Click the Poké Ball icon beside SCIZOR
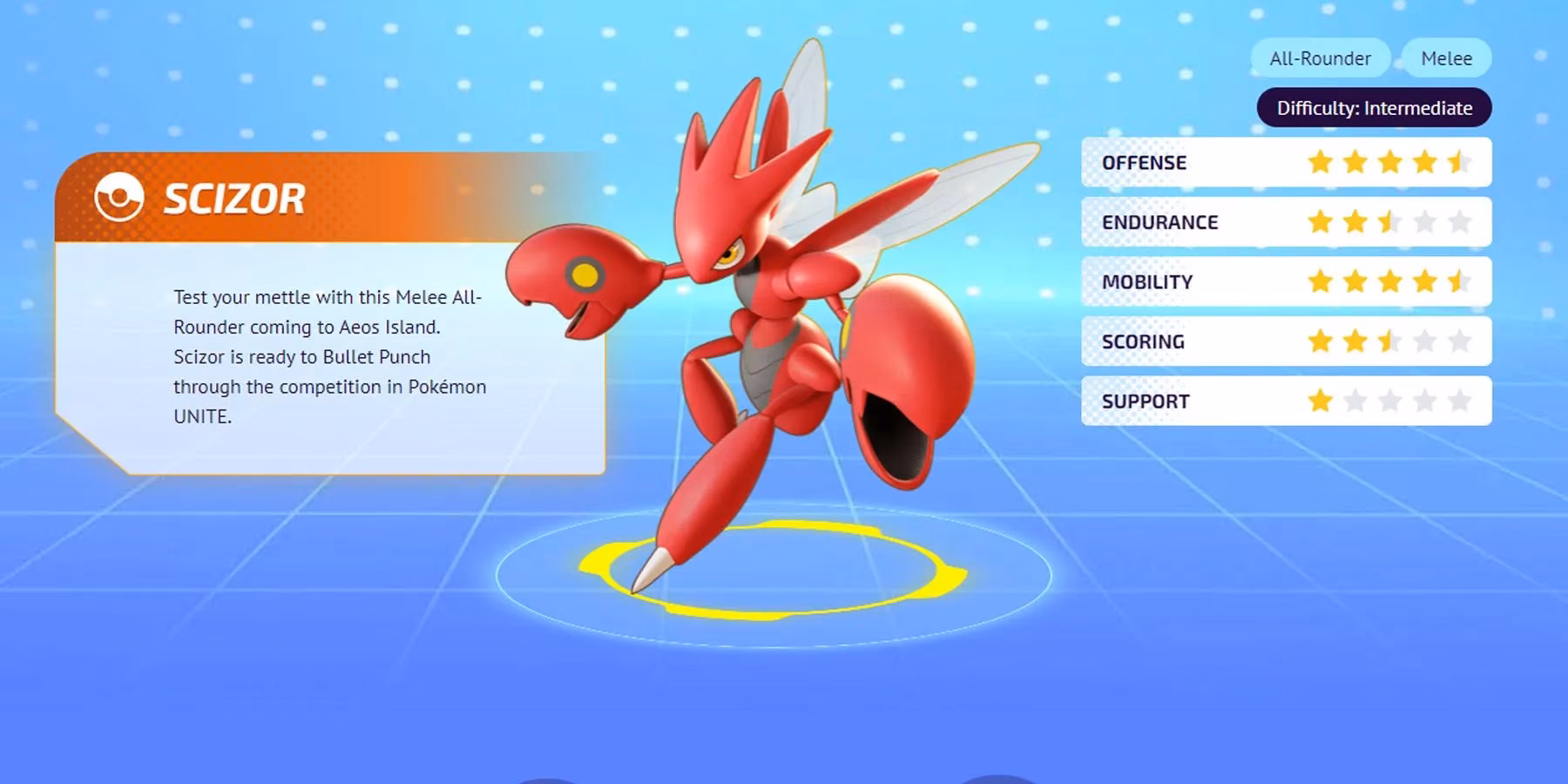 pos(119,198)
